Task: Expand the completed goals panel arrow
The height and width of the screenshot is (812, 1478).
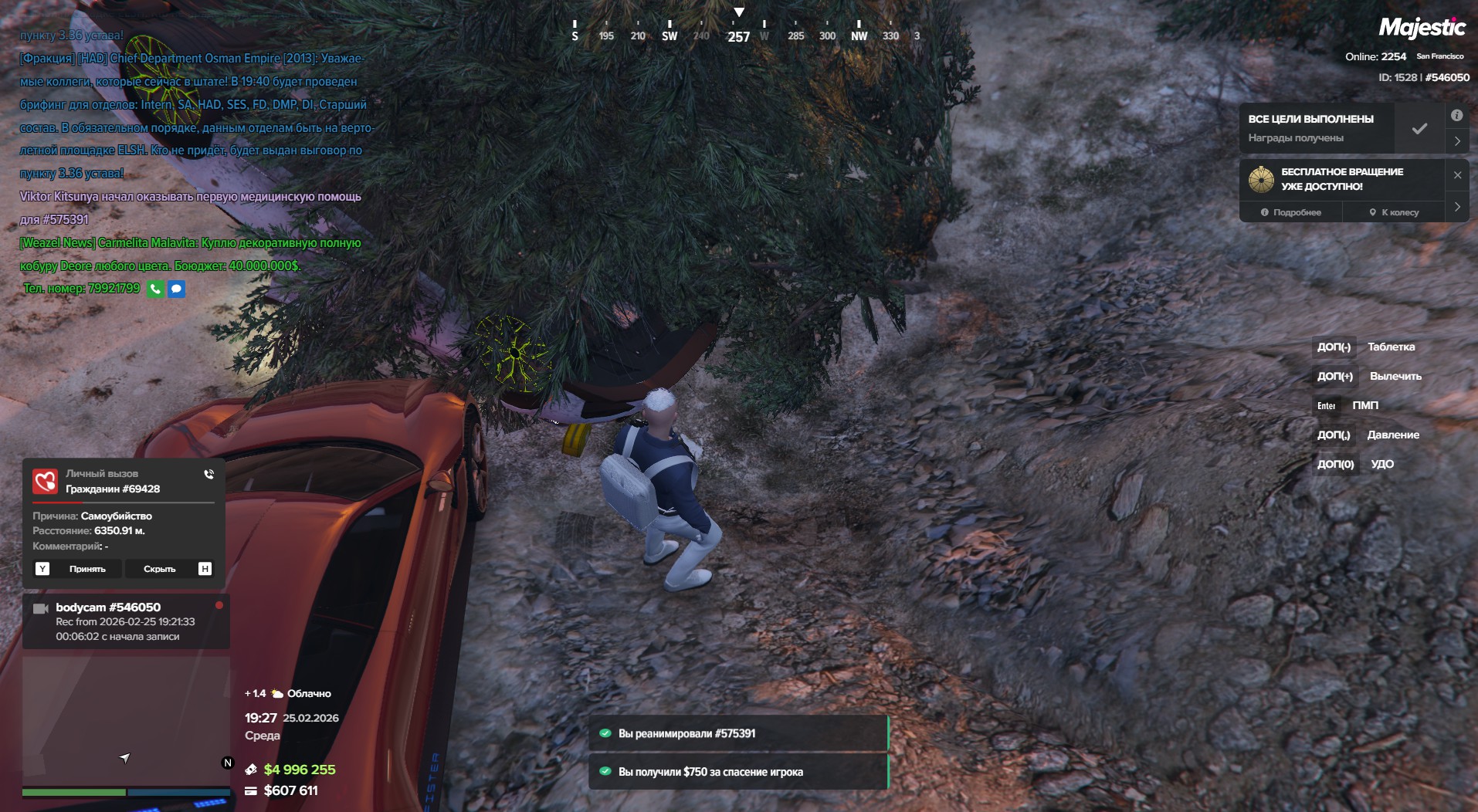Action: 1457,141
